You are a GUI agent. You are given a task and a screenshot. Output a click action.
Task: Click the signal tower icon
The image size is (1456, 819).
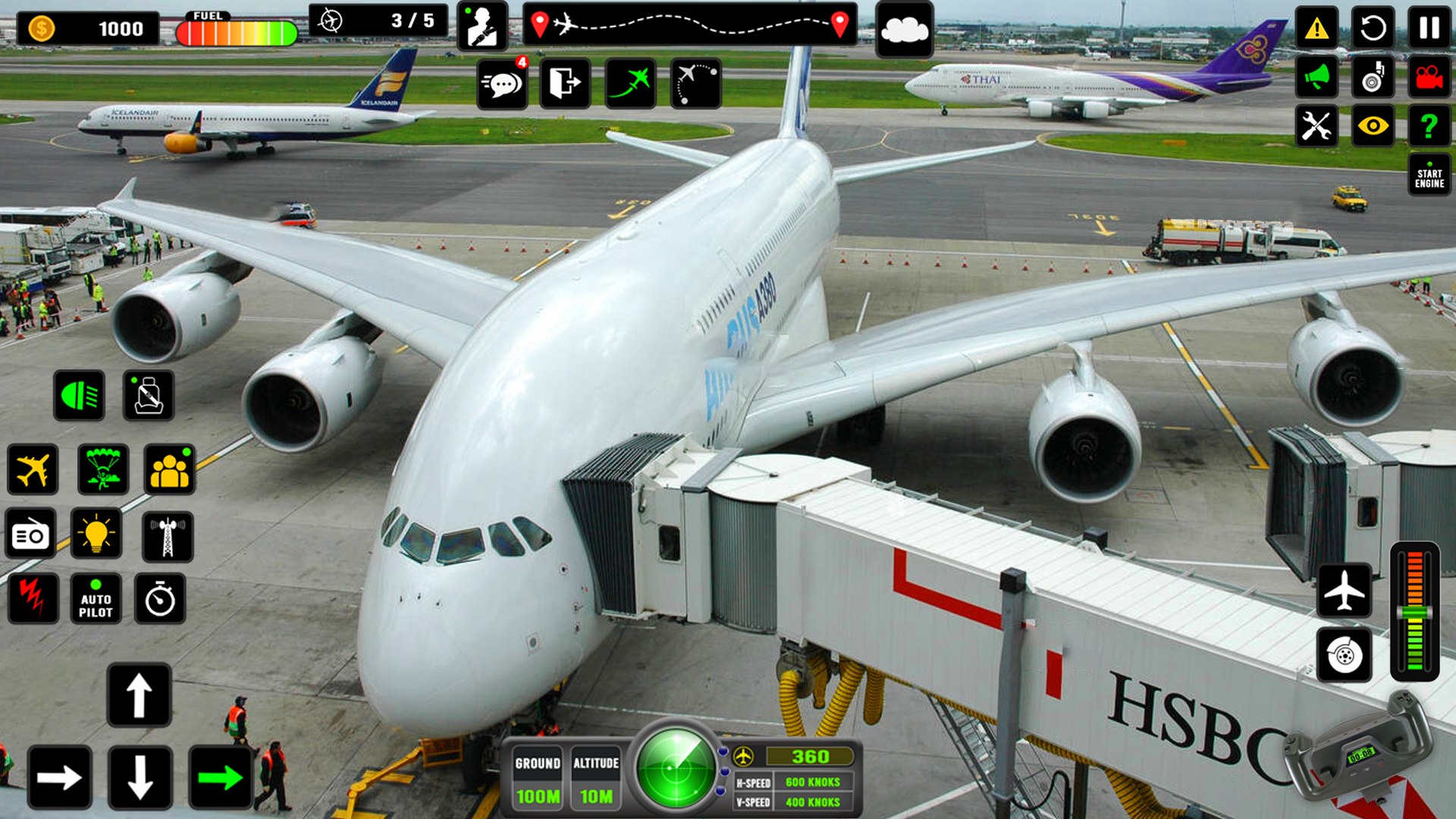[168, 535]
